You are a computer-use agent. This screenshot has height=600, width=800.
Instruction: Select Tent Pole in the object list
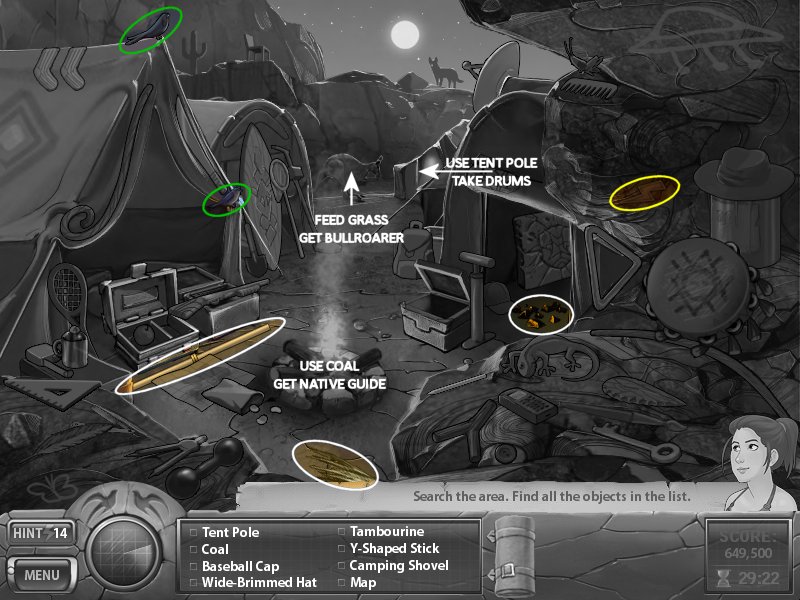tap(230, 533)
